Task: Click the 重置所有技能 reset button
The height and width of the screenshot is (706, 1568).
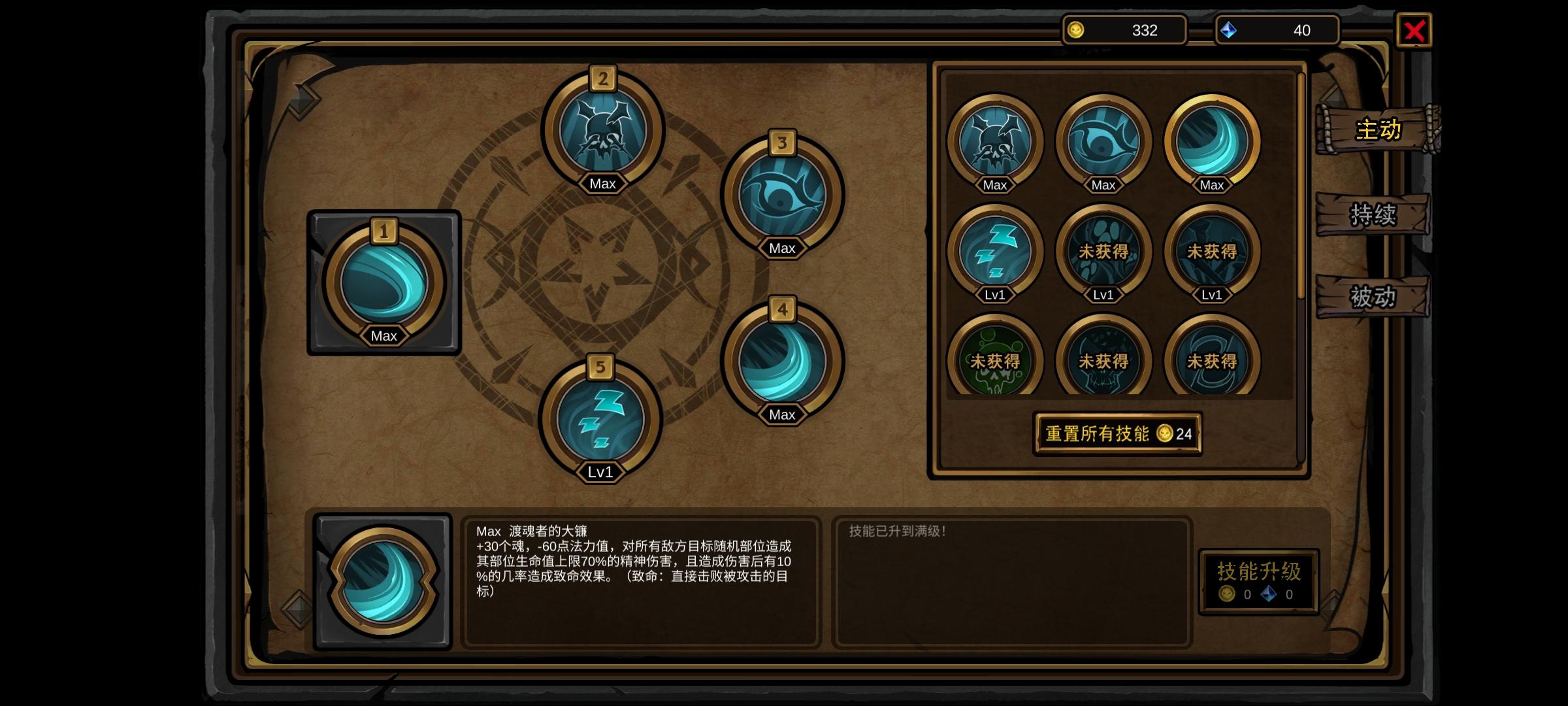Action: 1117,433
